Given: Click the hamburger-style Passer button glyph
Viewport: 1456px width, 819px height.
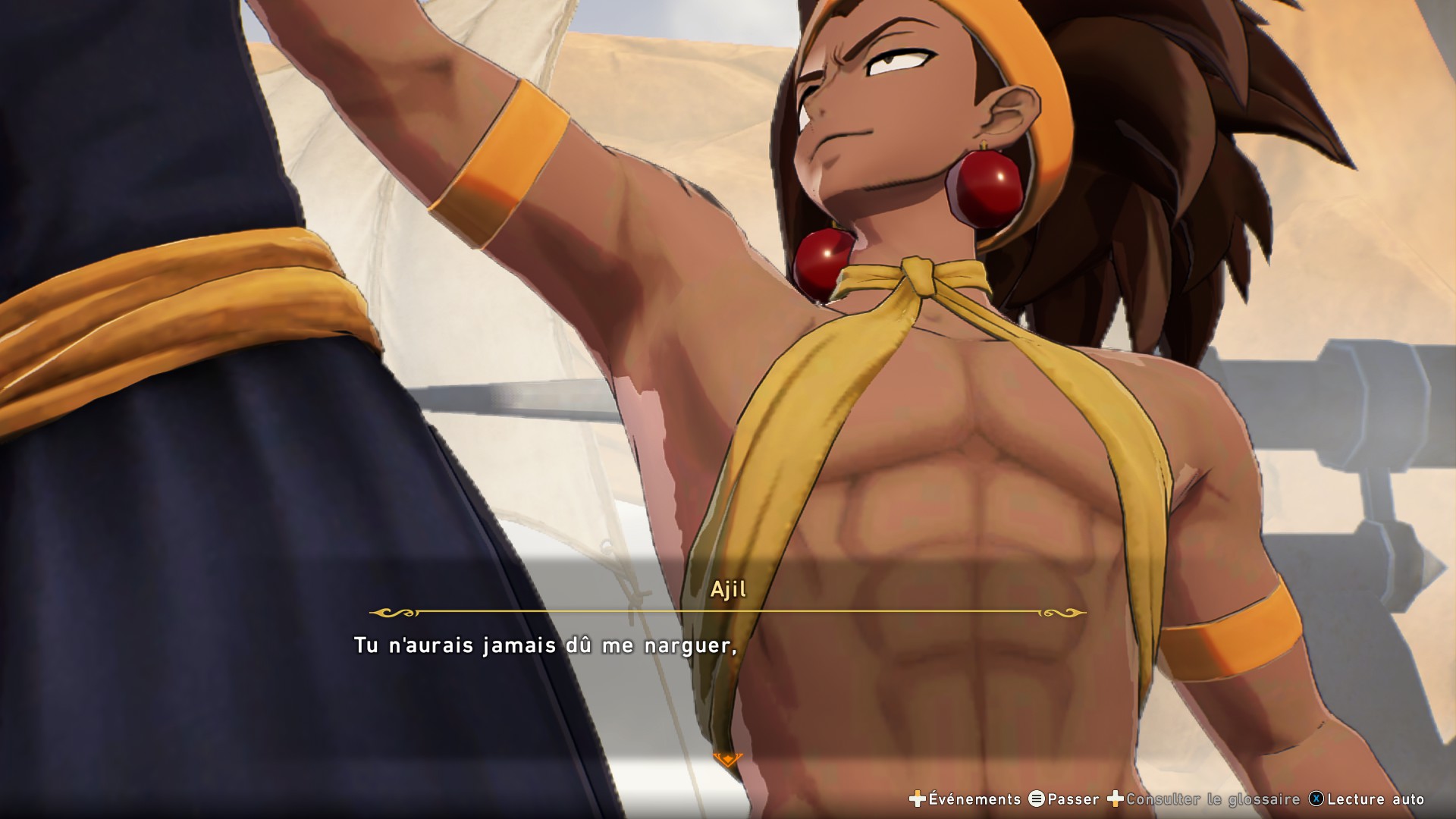Looking at the screenshot, I should (x=1037, y=799).
